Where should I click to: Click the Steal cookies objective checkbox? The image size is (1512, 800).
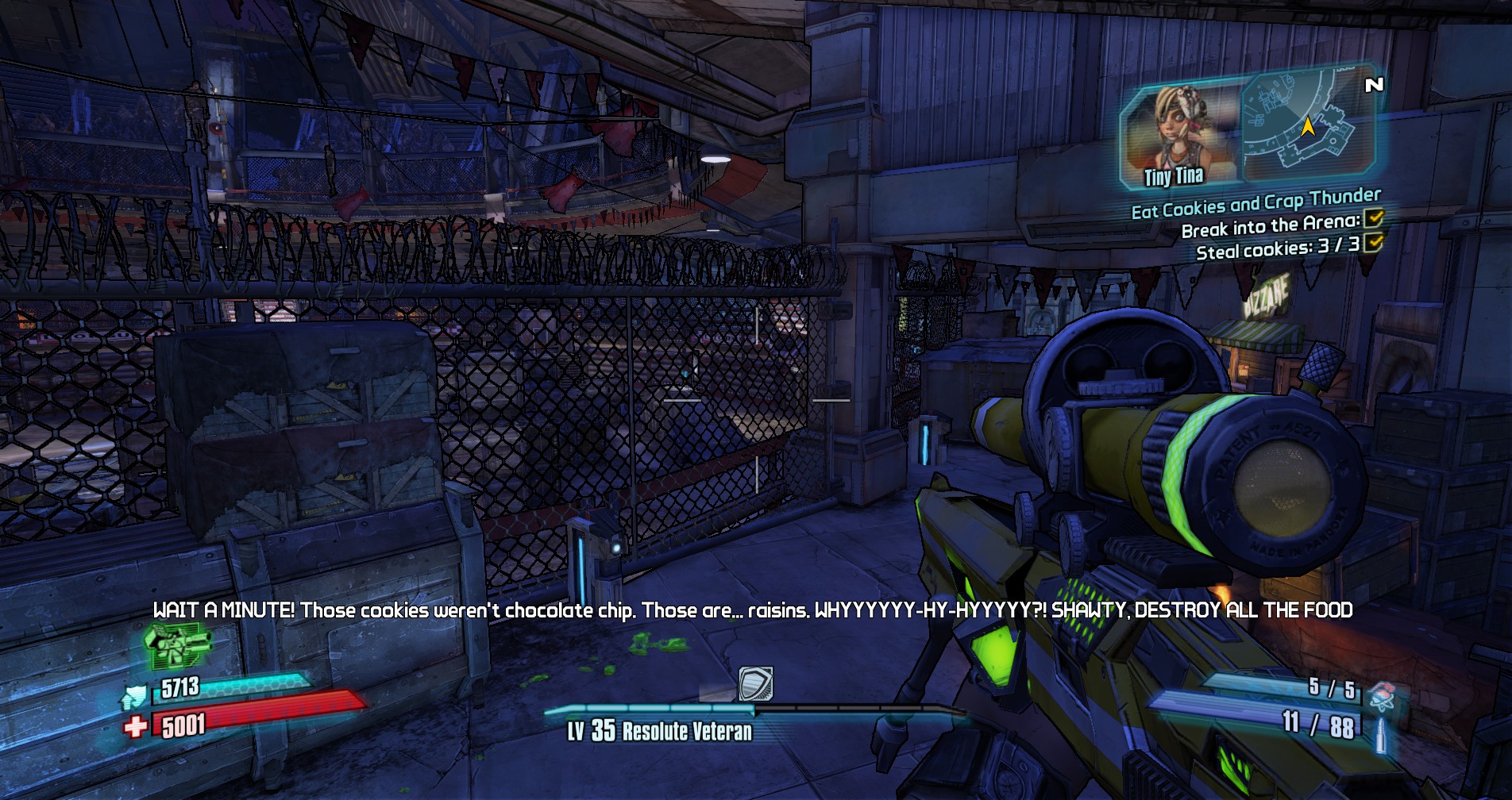[1373, 242]
